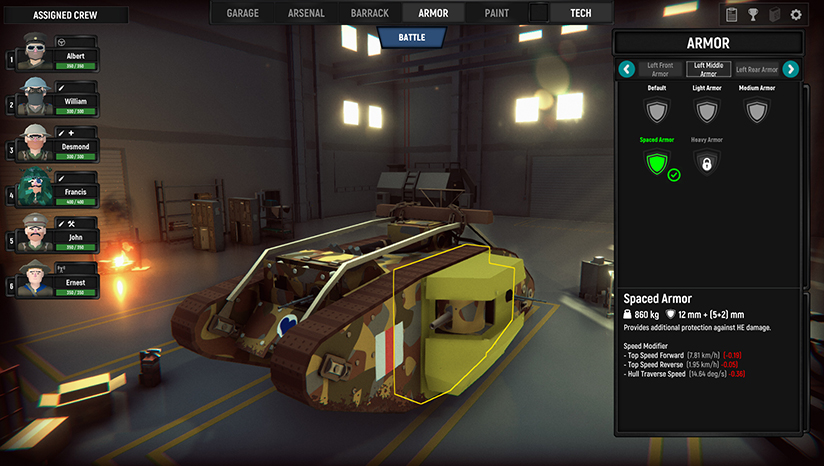Go to the Barrack tab

point(371,13)
